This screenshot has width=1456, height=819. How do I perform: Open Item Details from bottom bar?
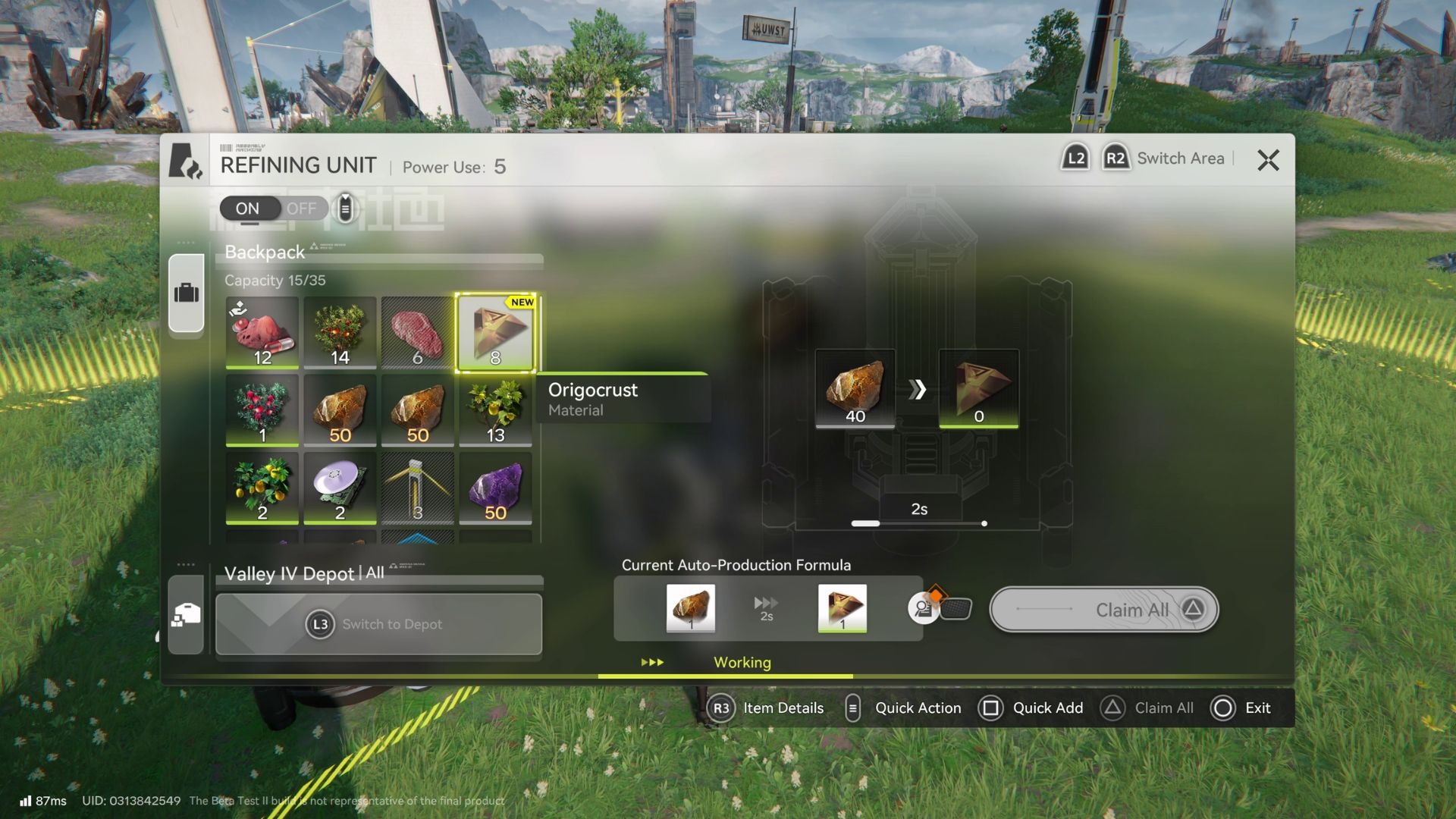coord(767,708)
